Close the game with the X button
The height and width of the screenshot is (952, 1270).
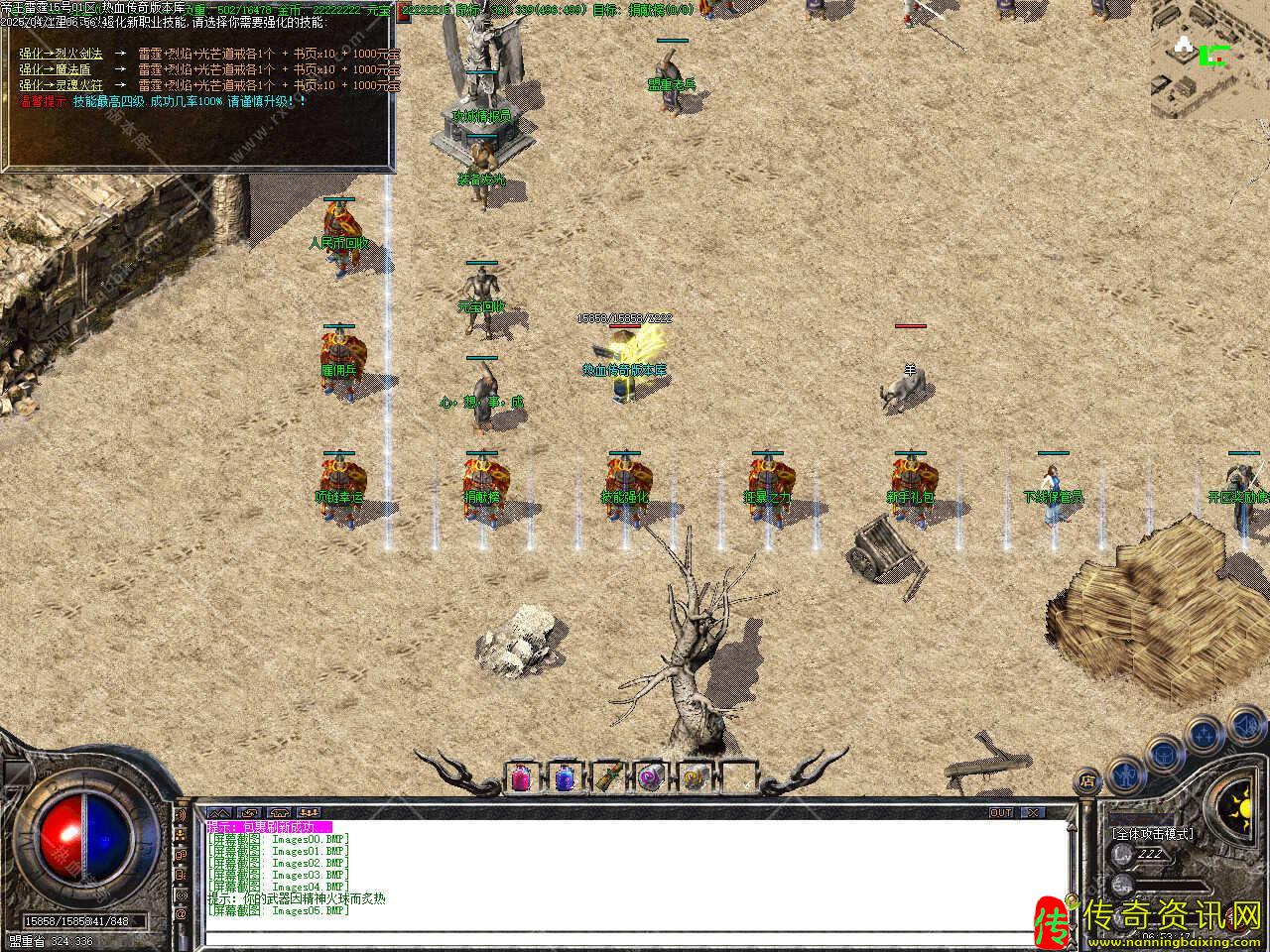coord(1034,813)
